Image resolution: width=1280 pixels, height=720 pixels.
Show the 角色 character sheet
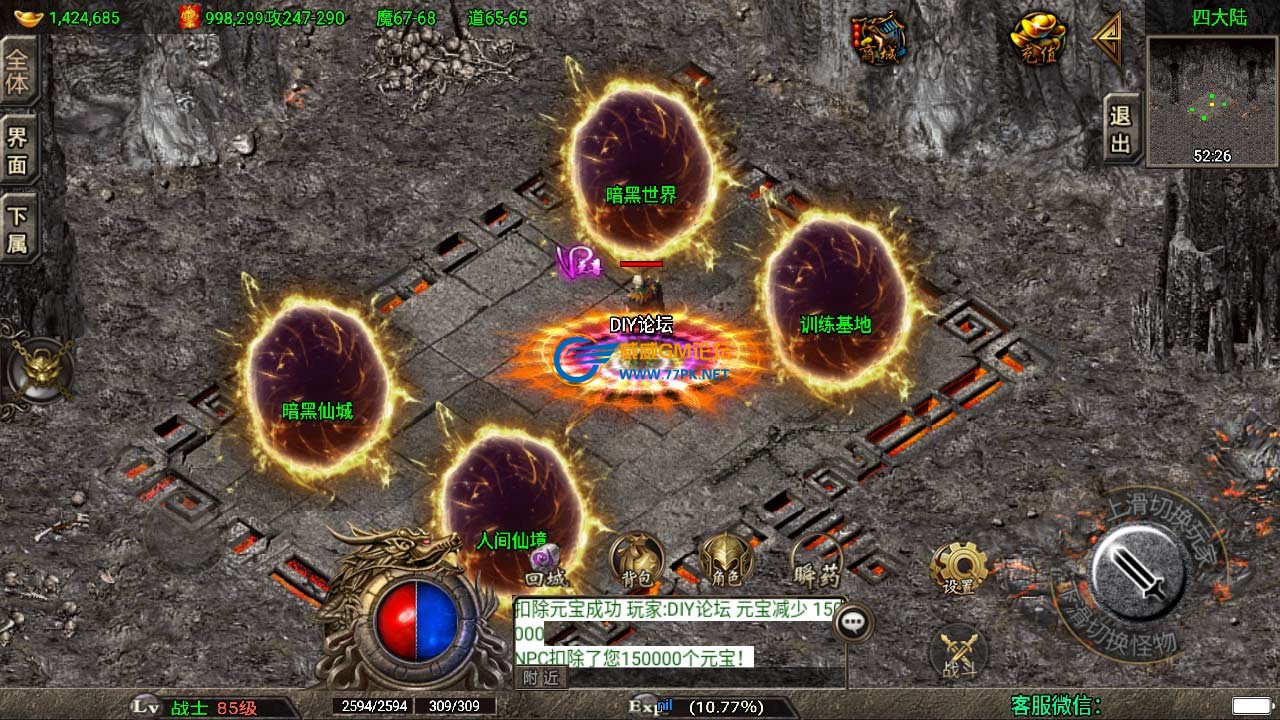[x=725, y=562]
